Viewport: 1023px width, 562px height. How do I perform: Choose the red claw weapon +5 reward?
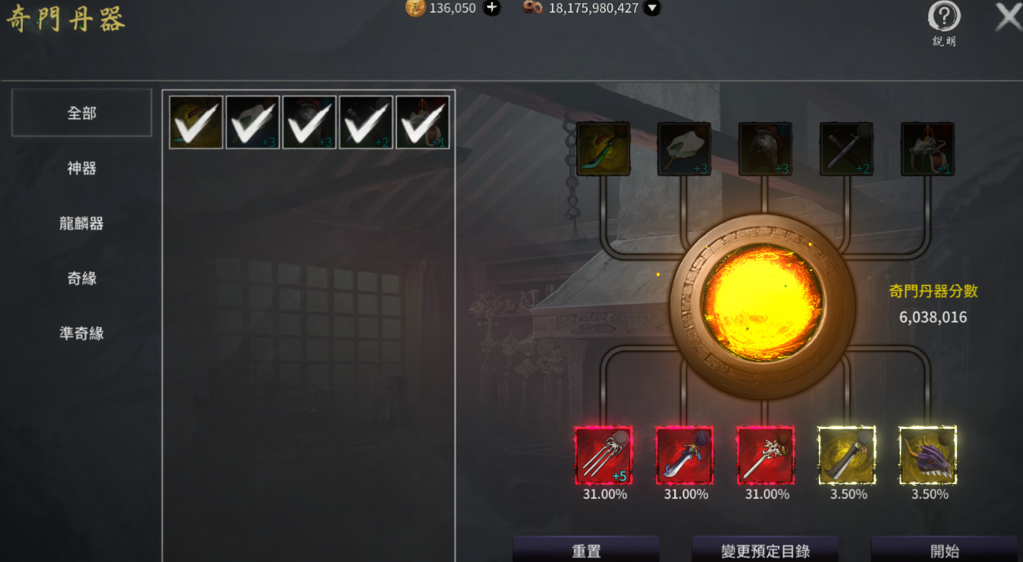(x=603, y=455)
